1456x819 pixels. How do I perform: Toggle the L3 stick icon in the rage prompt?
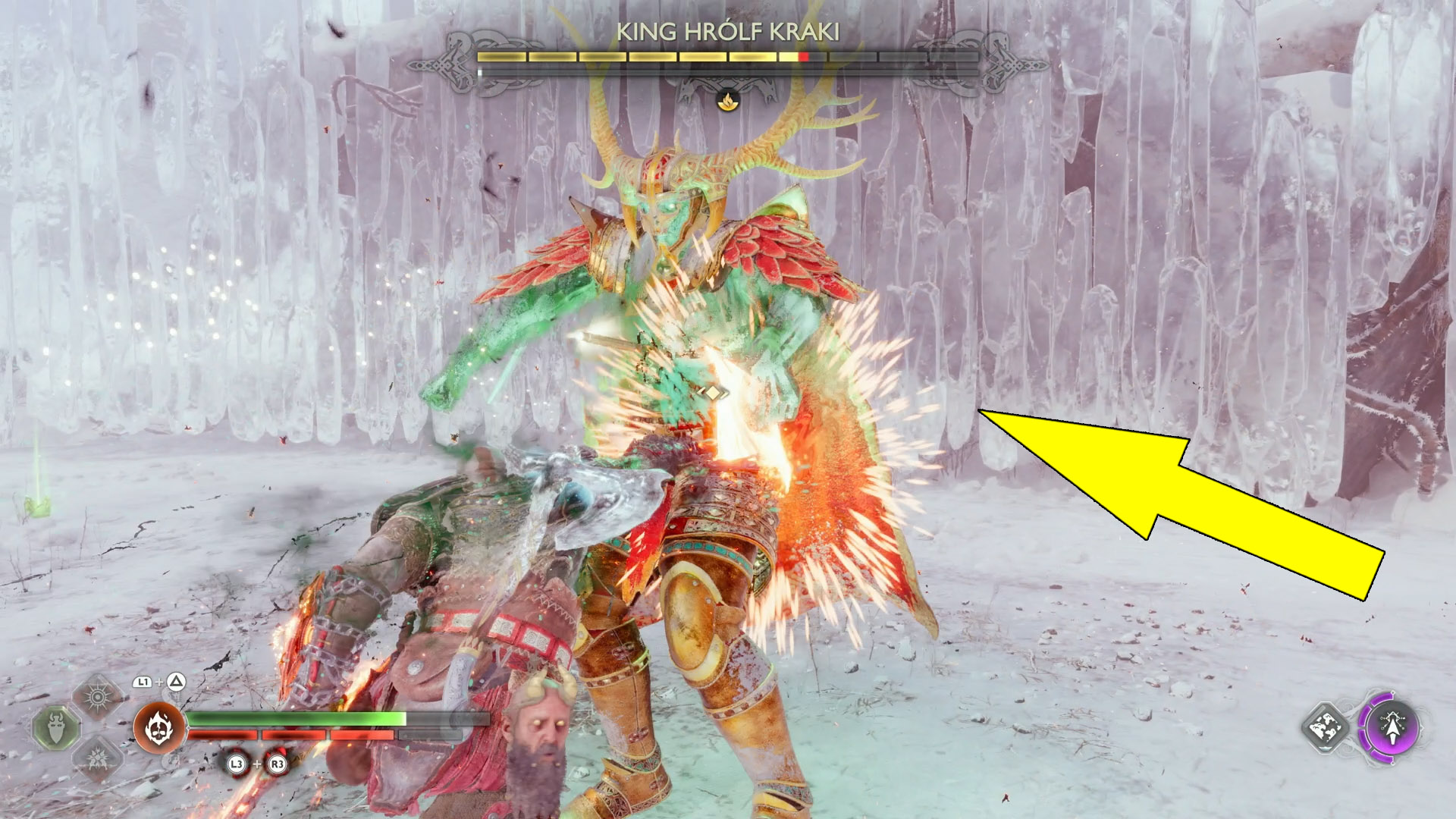[x=236, y=763]
